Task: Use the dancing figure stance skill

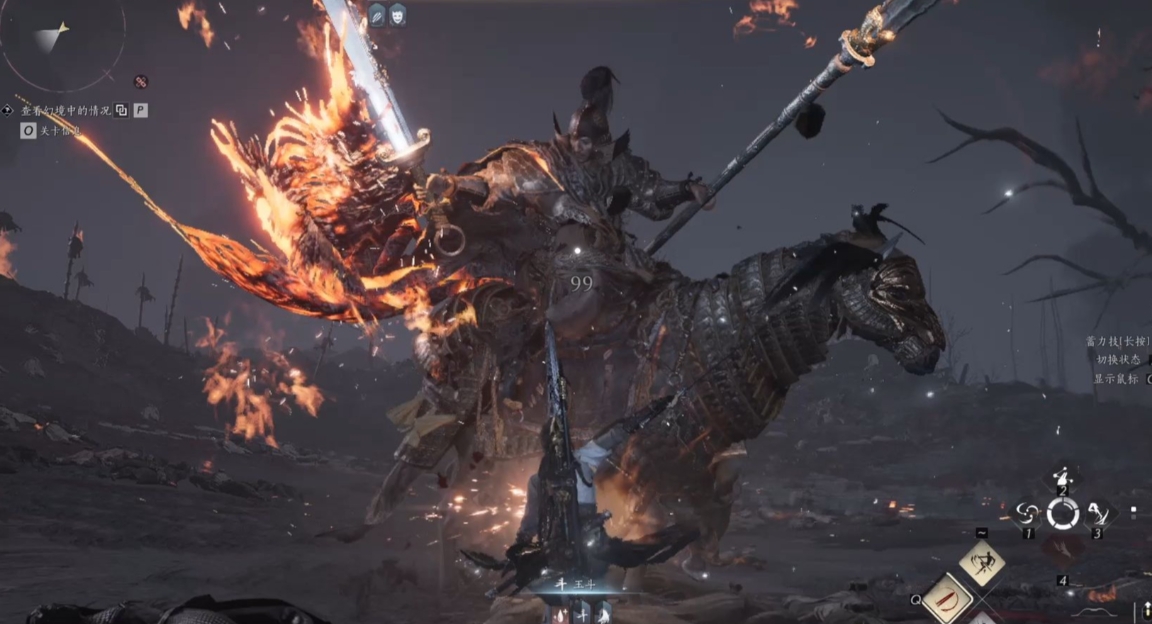Action: [x=982, y=563]
